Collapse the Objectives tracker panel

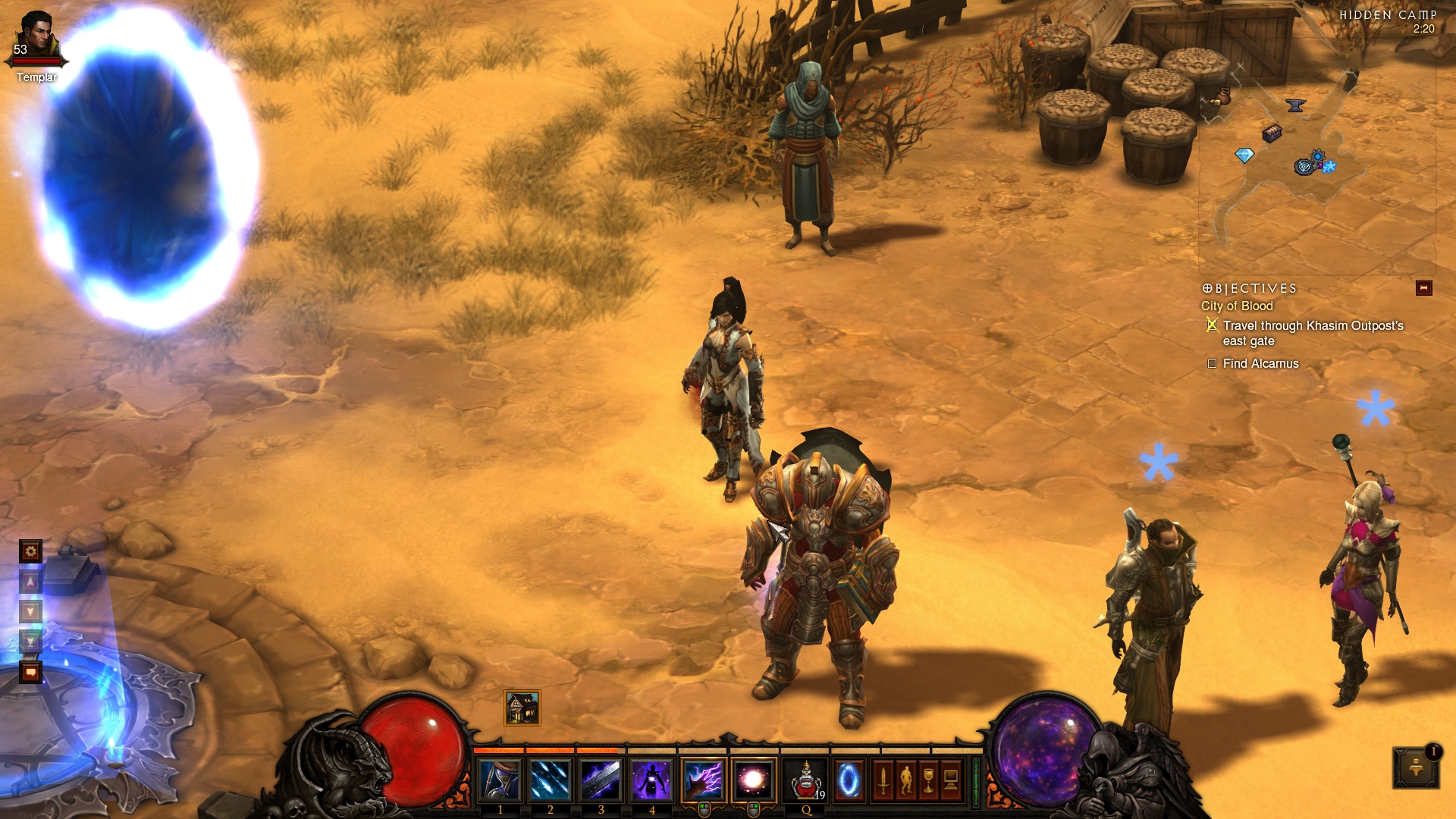(x=1423, y=288)
